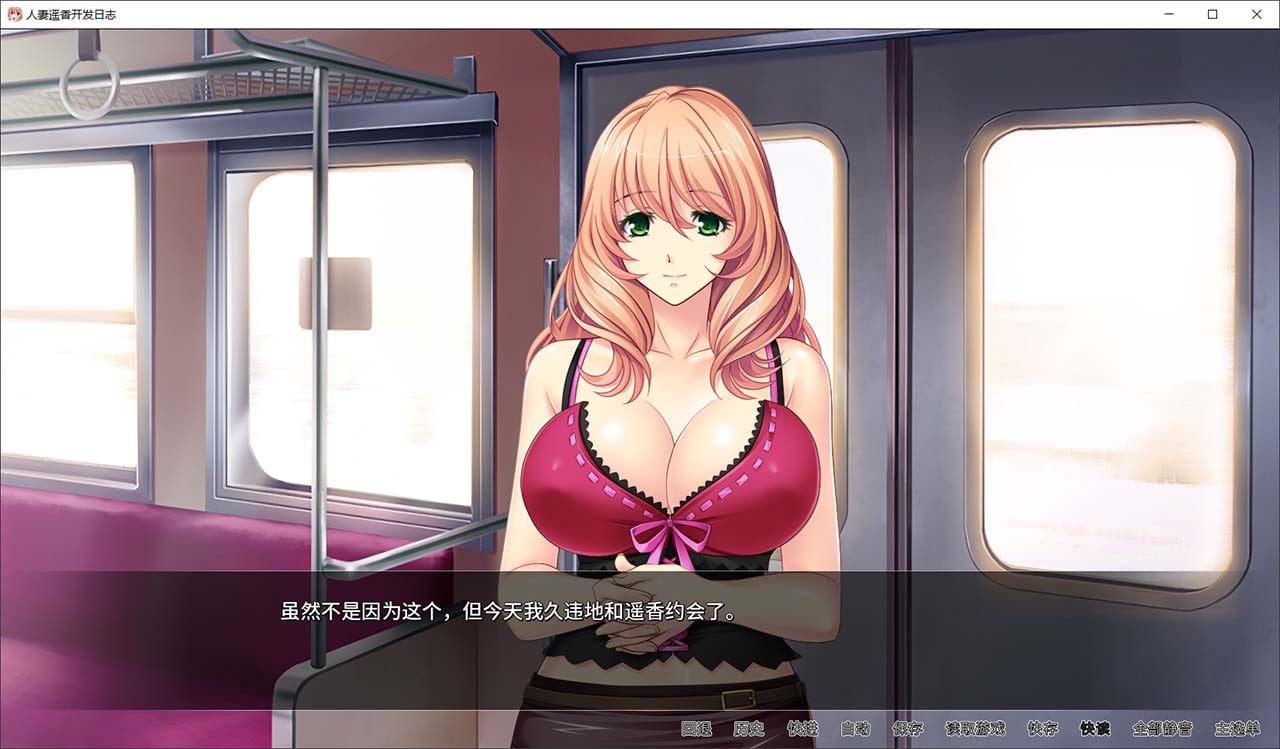
Task: Choose 快存 quick save
Action: tap(1043, 729)
